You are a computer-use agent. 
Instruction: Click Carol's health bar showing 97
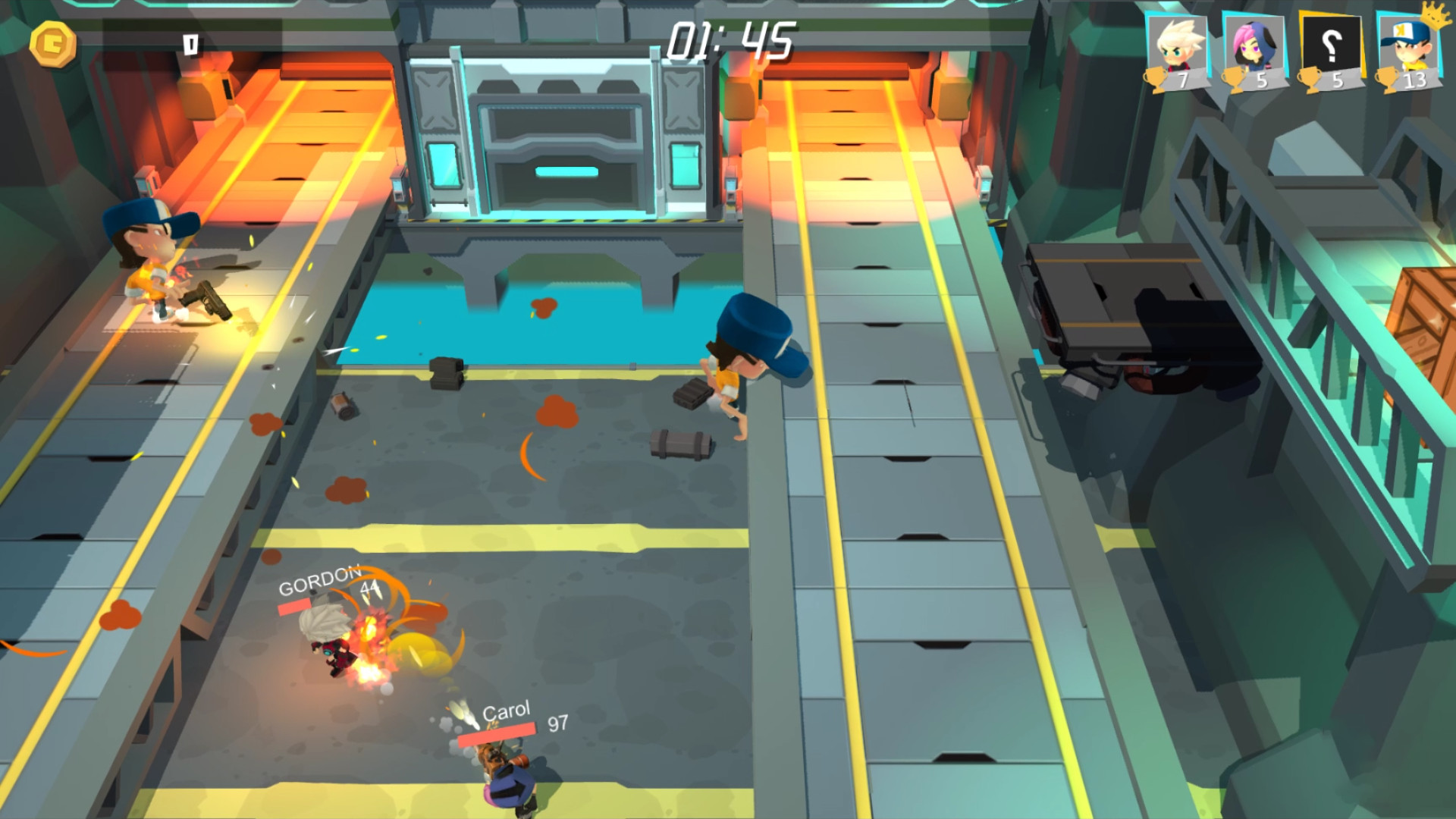(x=498, y=733)
